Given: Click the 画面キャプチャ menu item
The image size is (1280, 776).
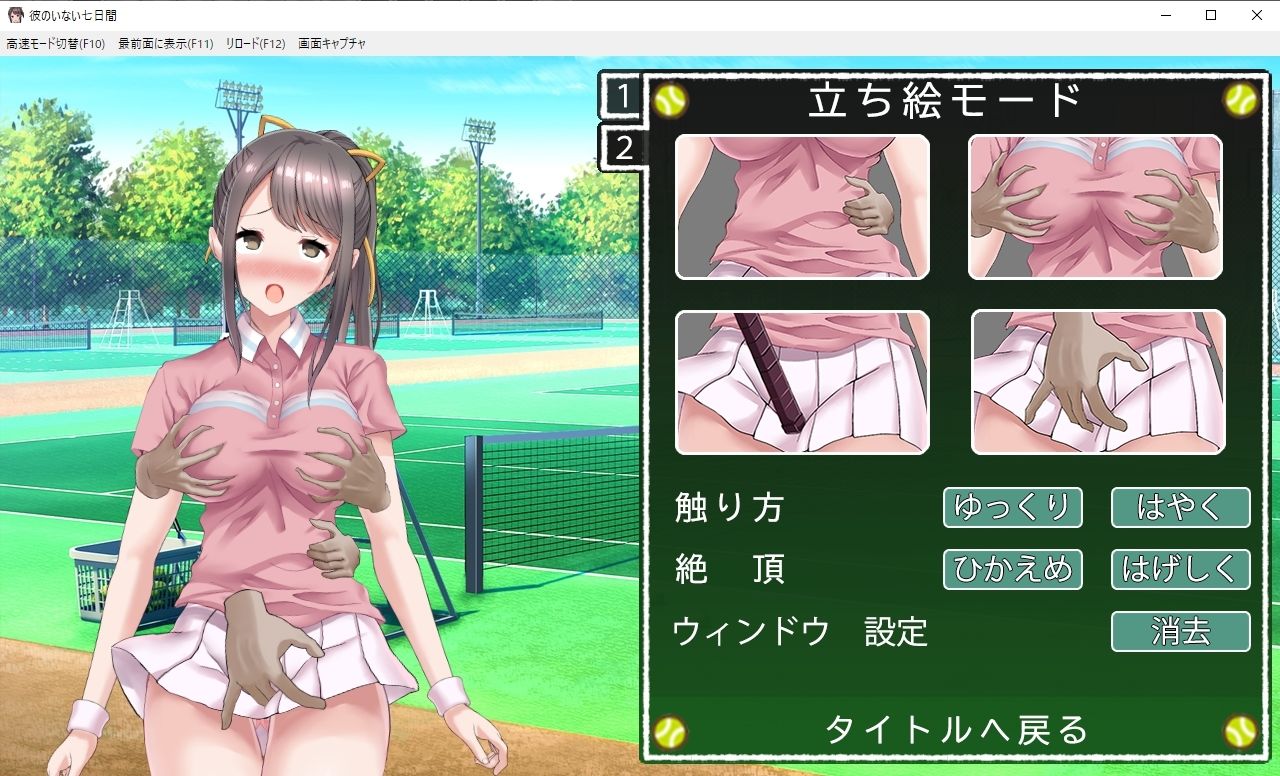Looking at the screenshot, I should tap(330, 43).
